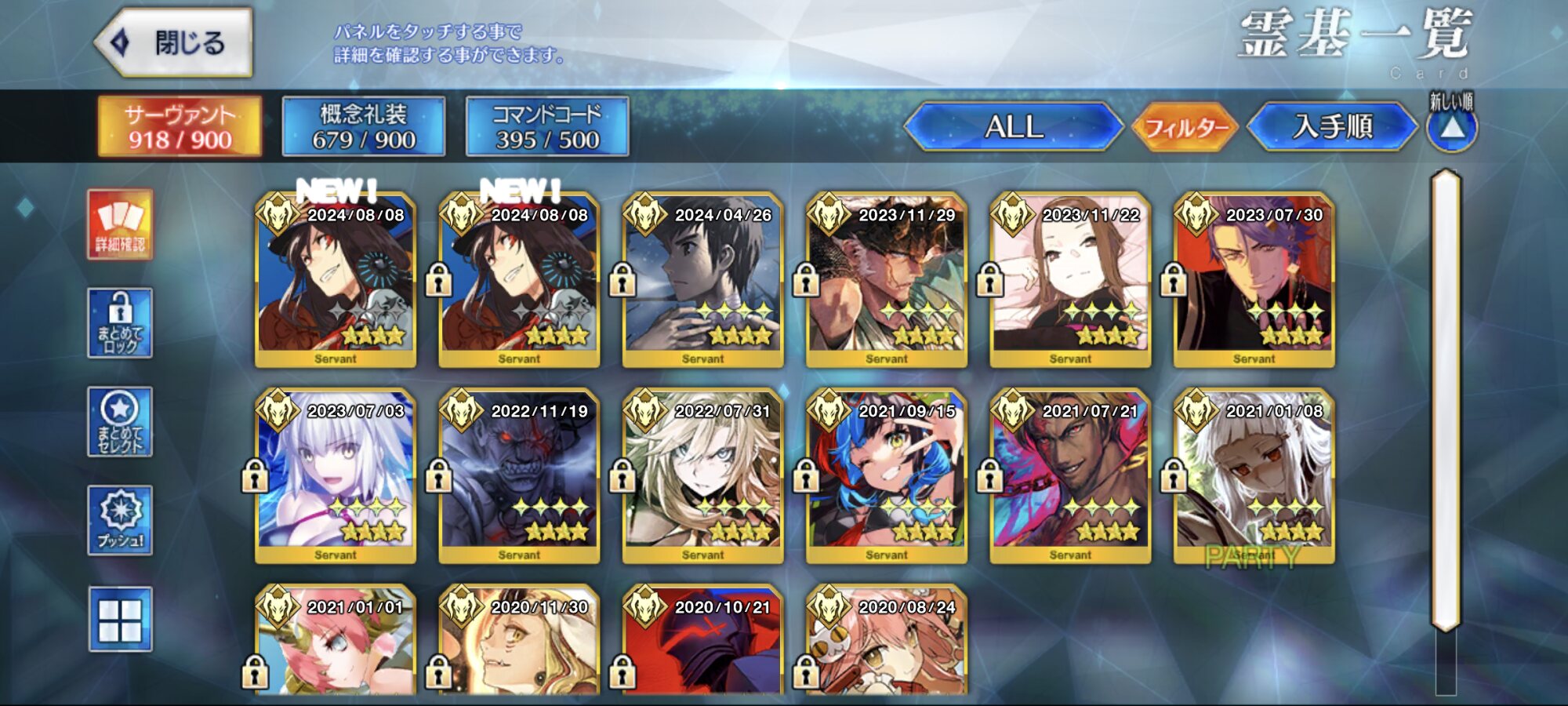Select the servant card dated 2024/04/26
The width and height of the screenshot is (1568, 706).
click(703, 280)
